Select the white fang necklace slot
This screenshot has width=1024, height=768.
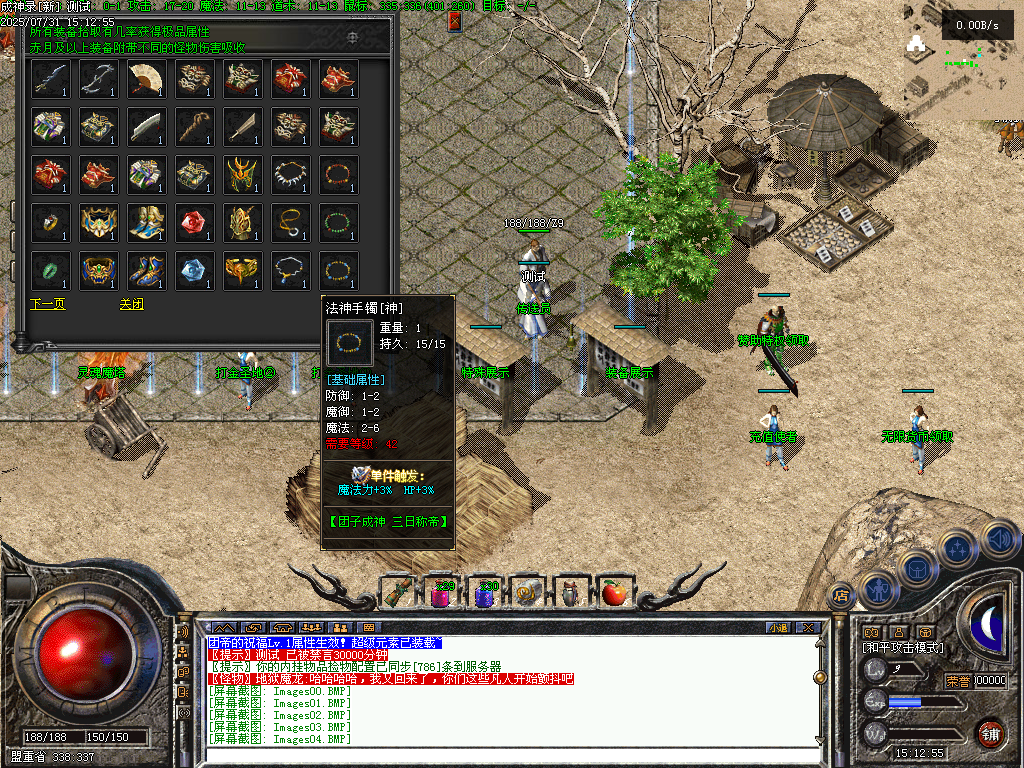click(x=291, y=174)
